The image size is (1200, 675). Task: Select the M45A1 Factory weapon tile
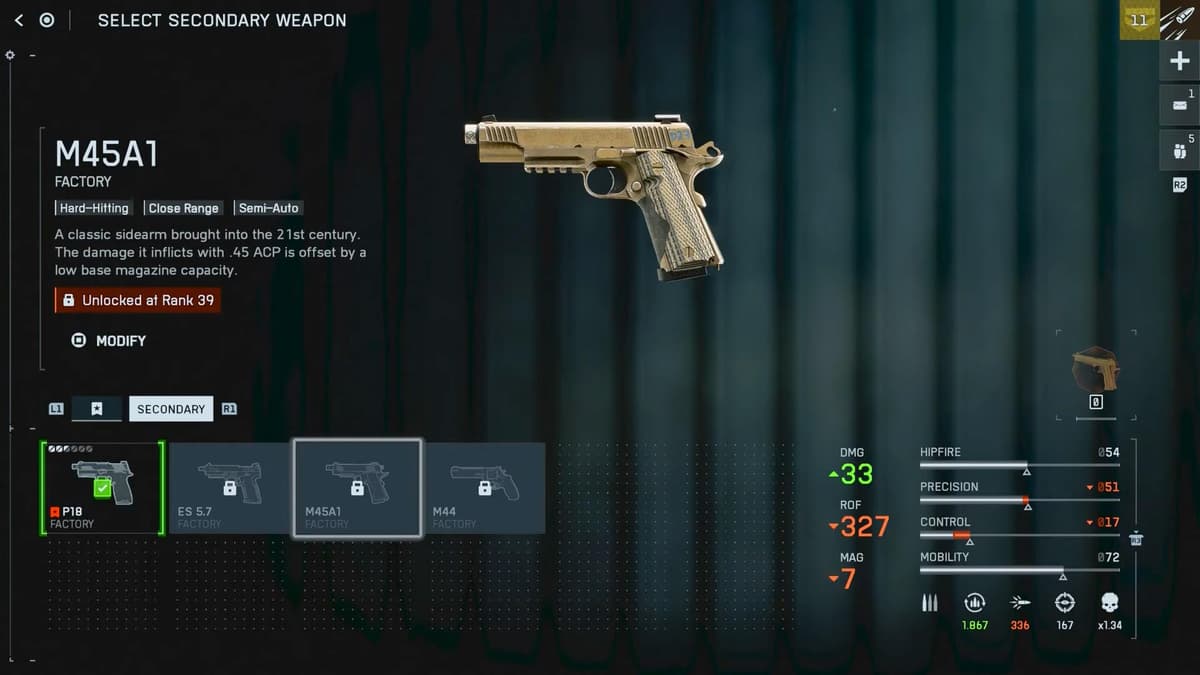click(x=357, y=488)
